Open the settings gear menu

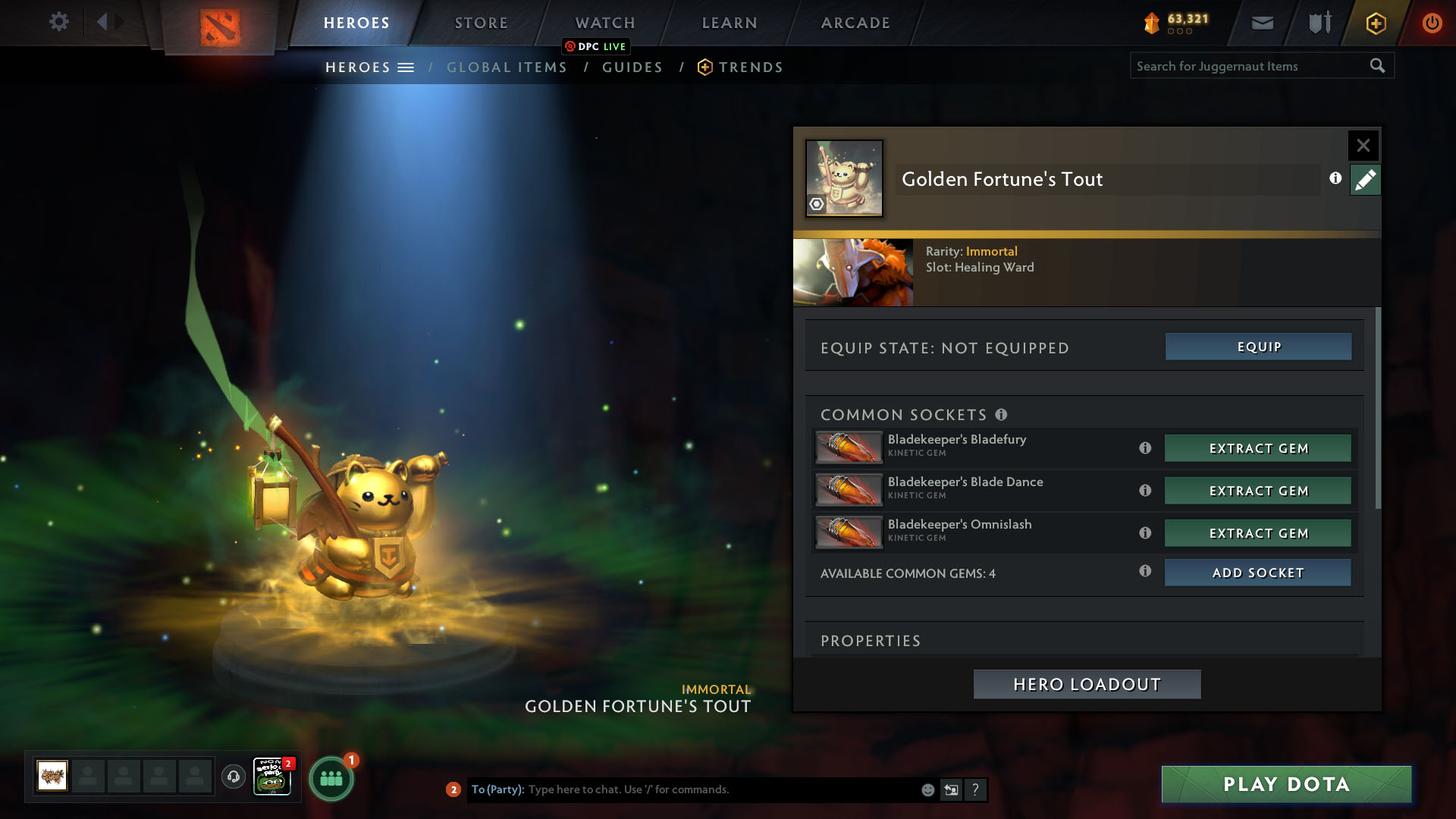[x=58, y=22]
